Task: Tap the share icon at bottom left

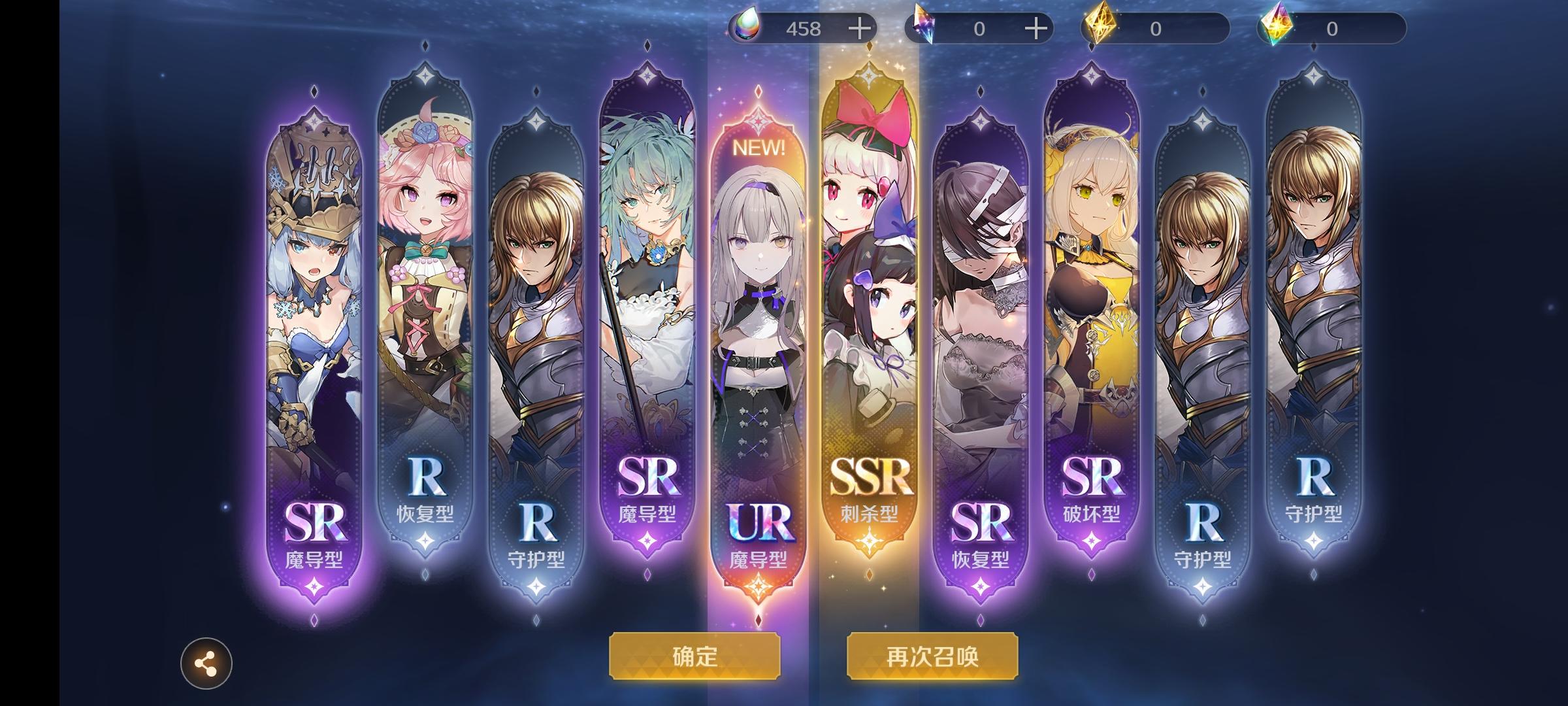Action: [x=206, y=662]
